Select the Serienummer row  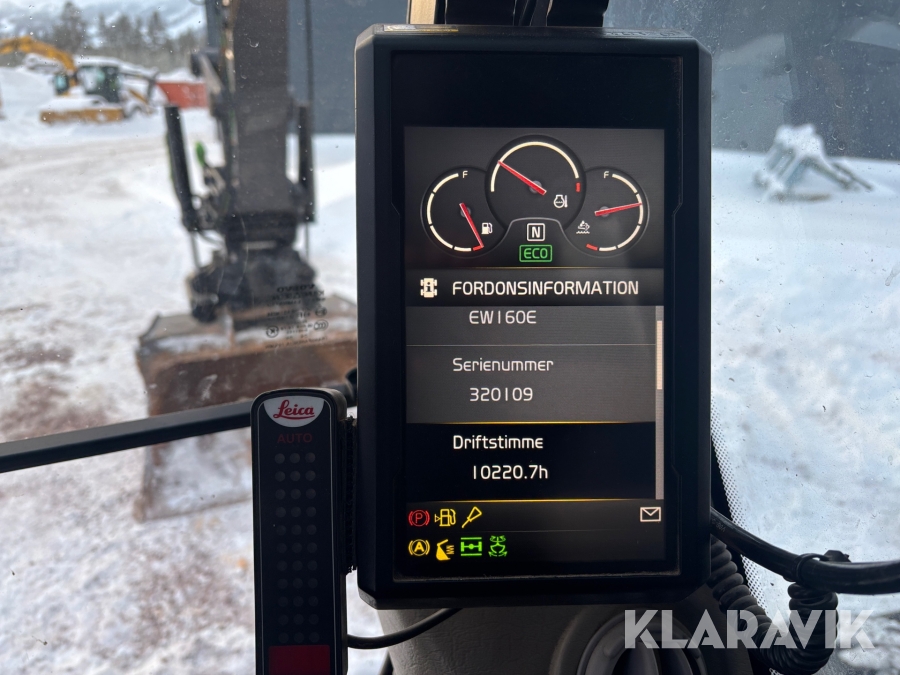(x=529, y=380)
